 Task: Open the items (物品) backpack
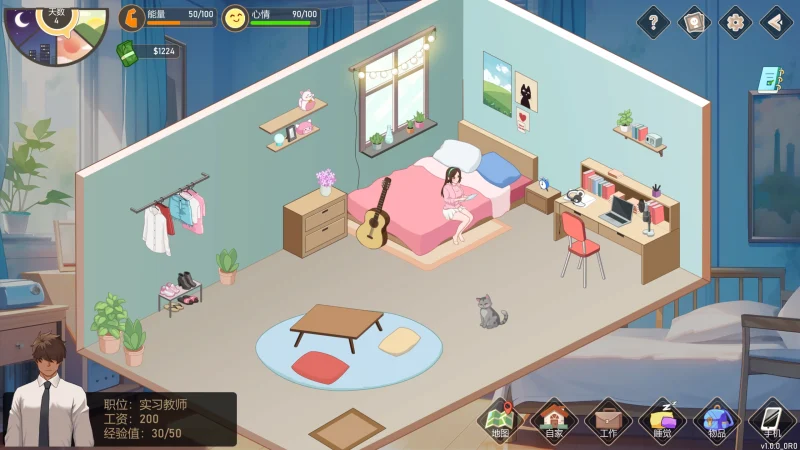(x=716, y=421)
